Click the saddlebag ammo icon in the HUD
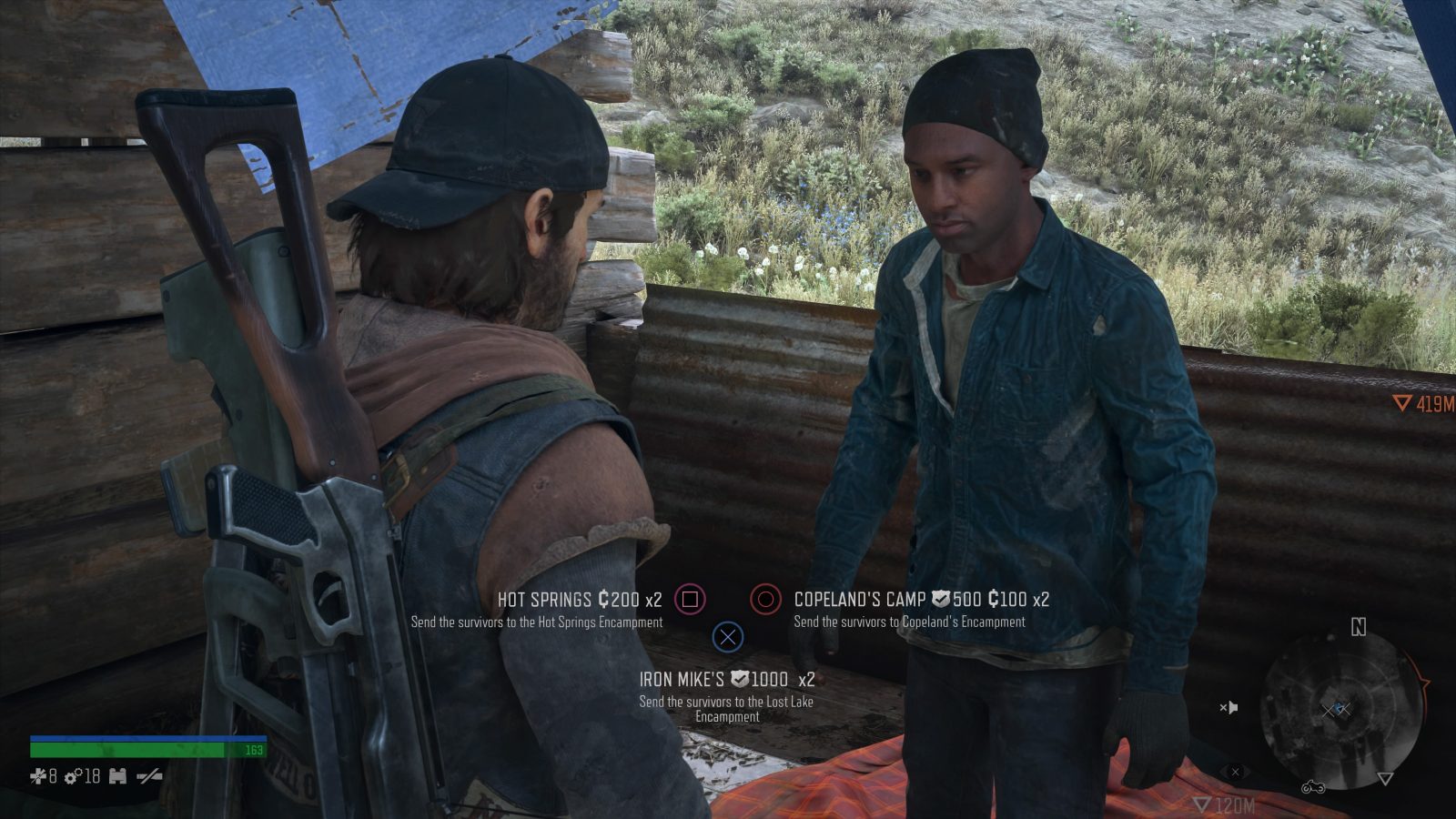The width and height of the screenshot is (1456, 819). (119, 776)
